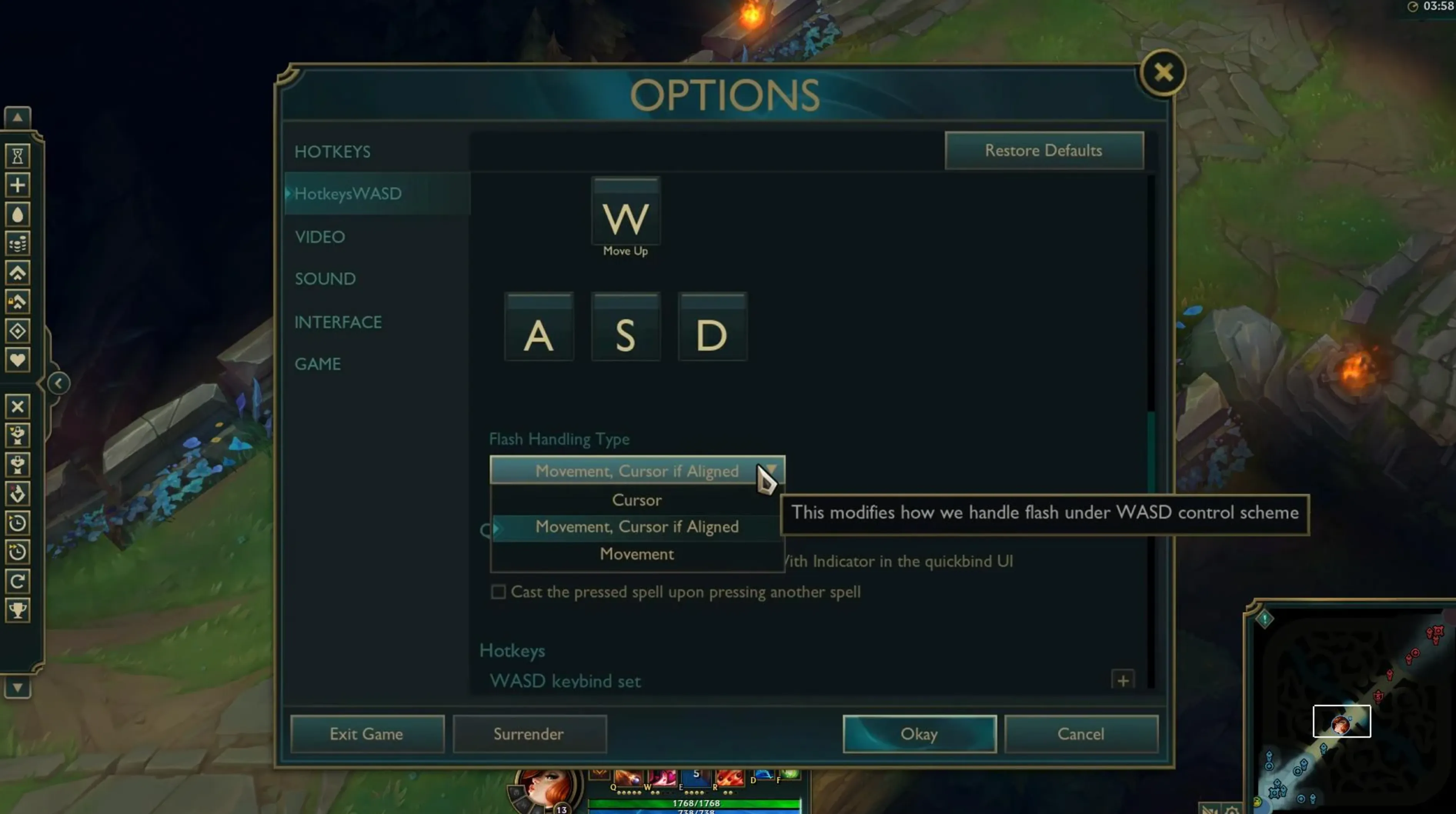This screenshot has height=814, width=1456.
Task: Select the water drop health bars icon
Action: point(18,214)
